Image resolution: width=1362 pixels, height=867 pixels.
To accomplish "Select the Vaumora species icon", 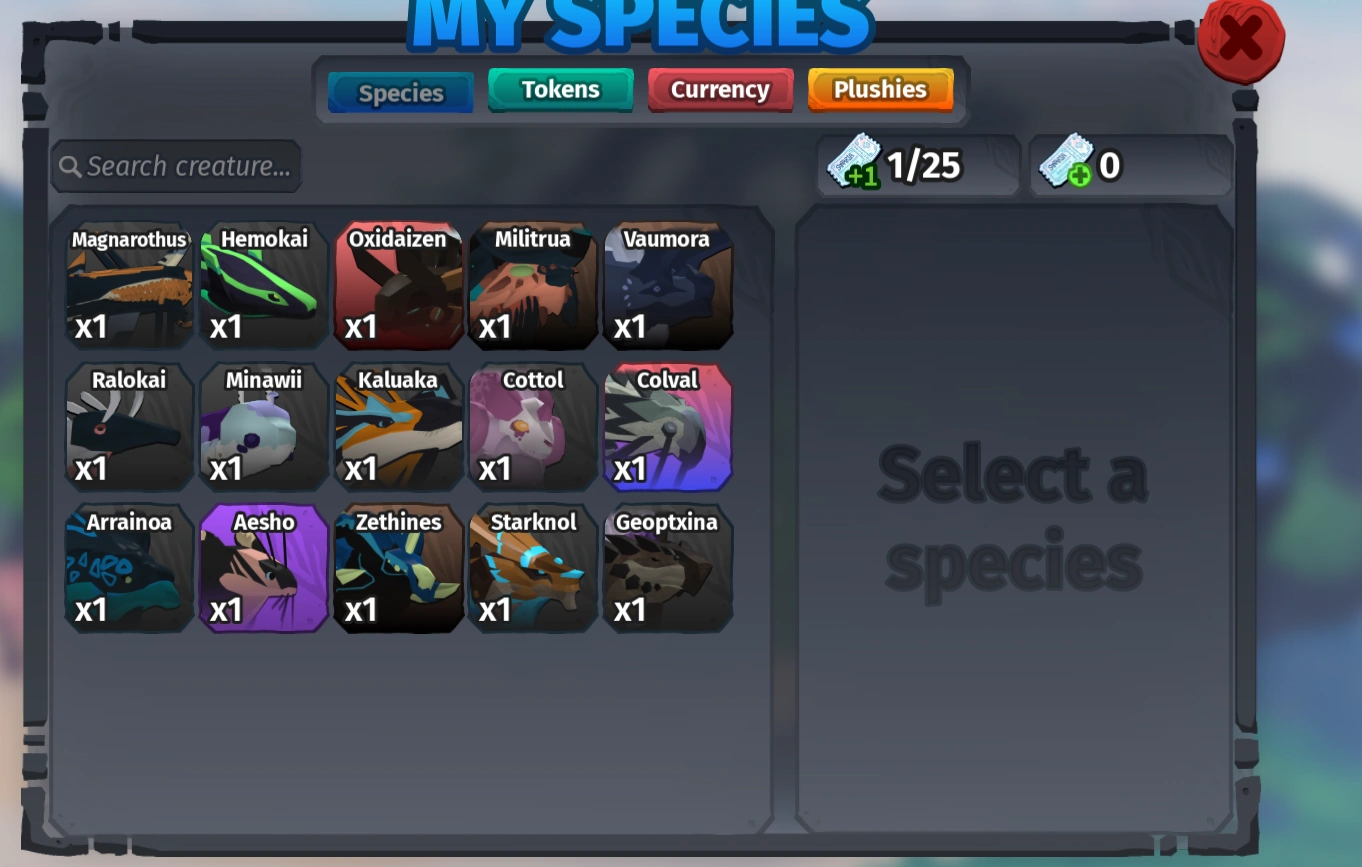I will click(667, 285).
